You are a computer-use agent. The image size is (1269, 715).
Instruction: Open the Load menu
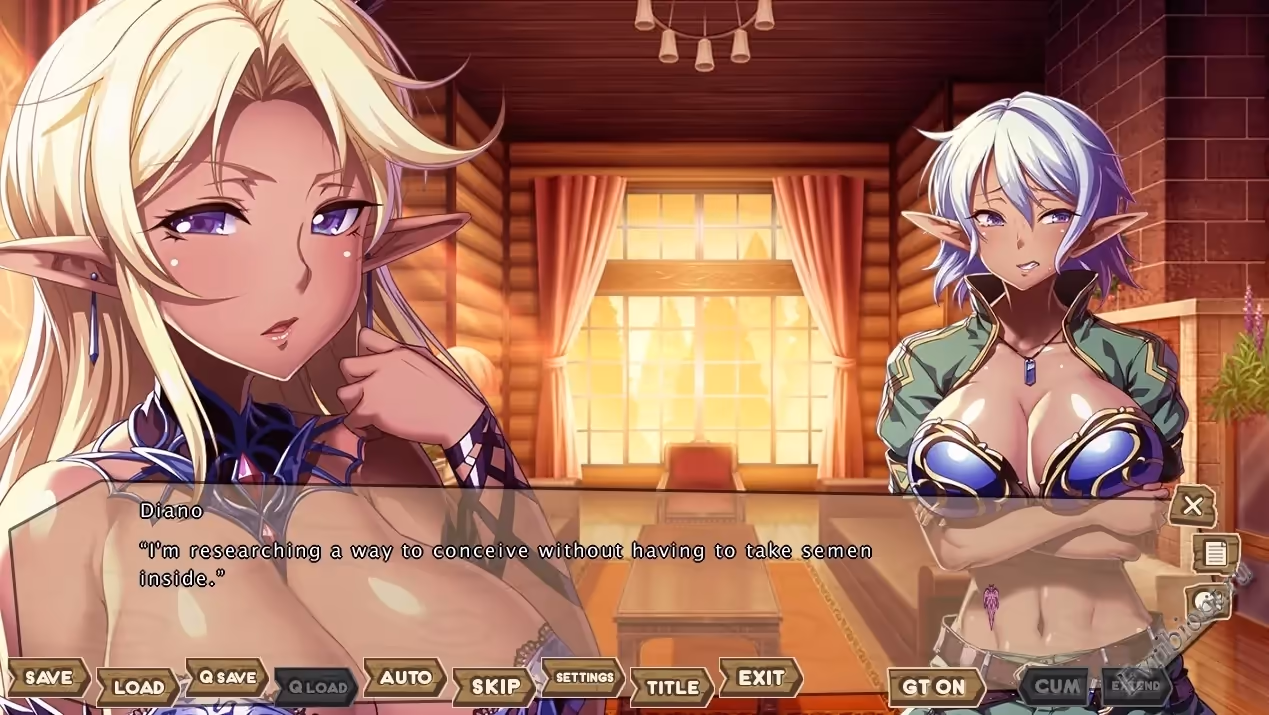pyautogui.click(x=138, y=687)
